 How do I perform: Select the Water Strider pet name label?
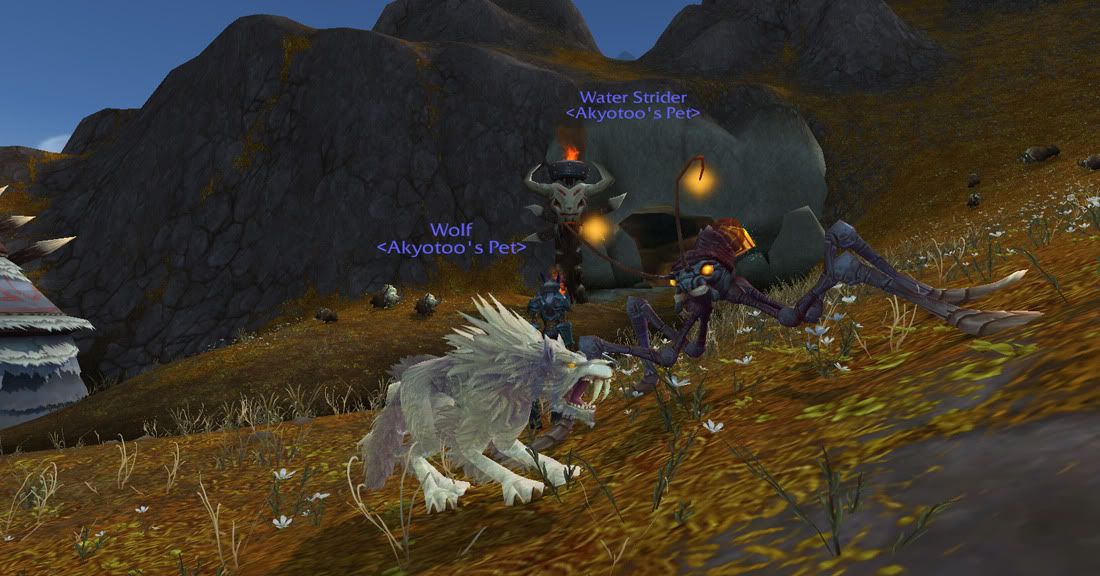click(x=632, y=97)
